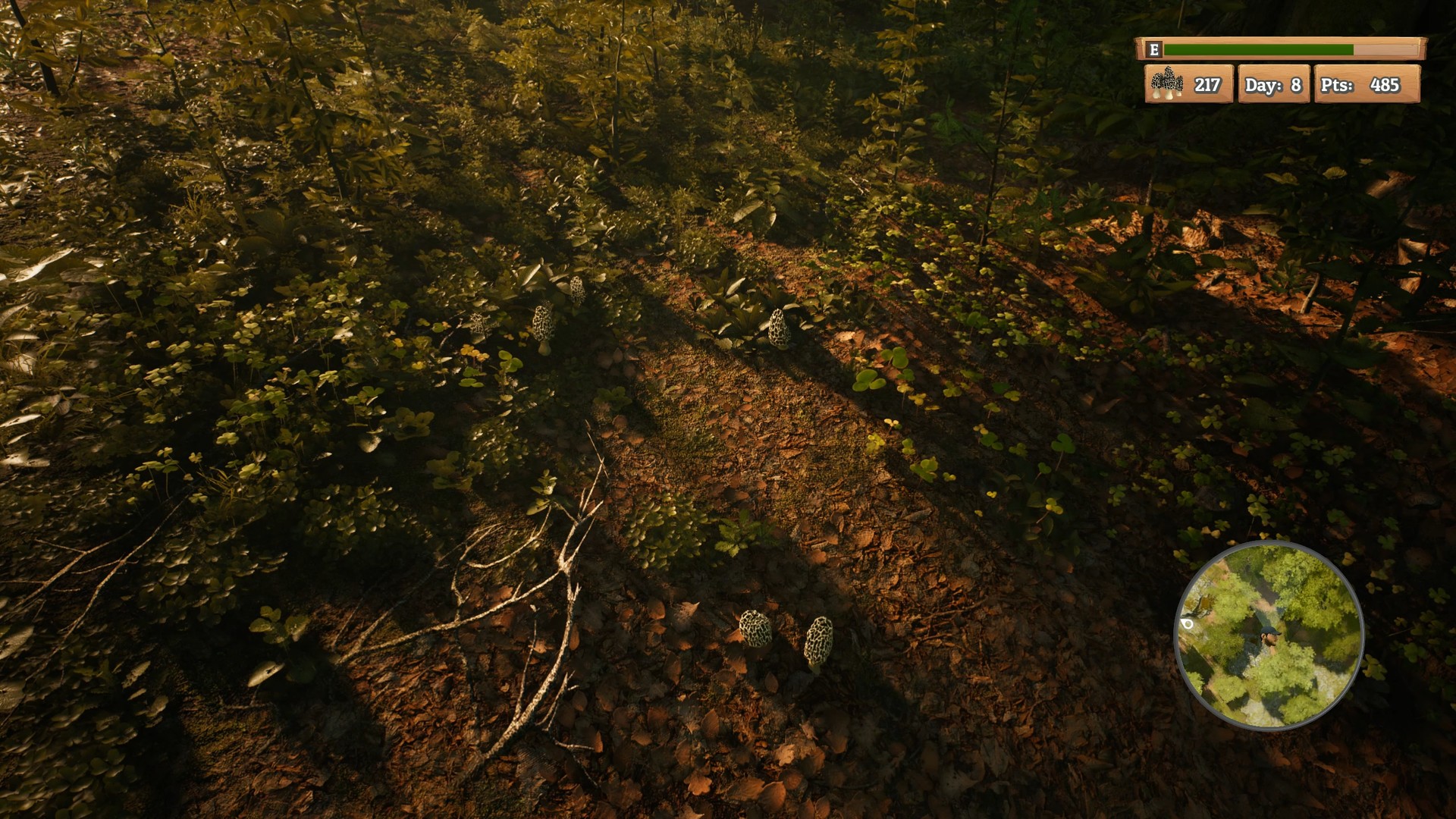Image resolution: width=1456 pixels, height=819 pixels.
Task: Pick the small morel among the clover patch
Action: pos(479,322)
